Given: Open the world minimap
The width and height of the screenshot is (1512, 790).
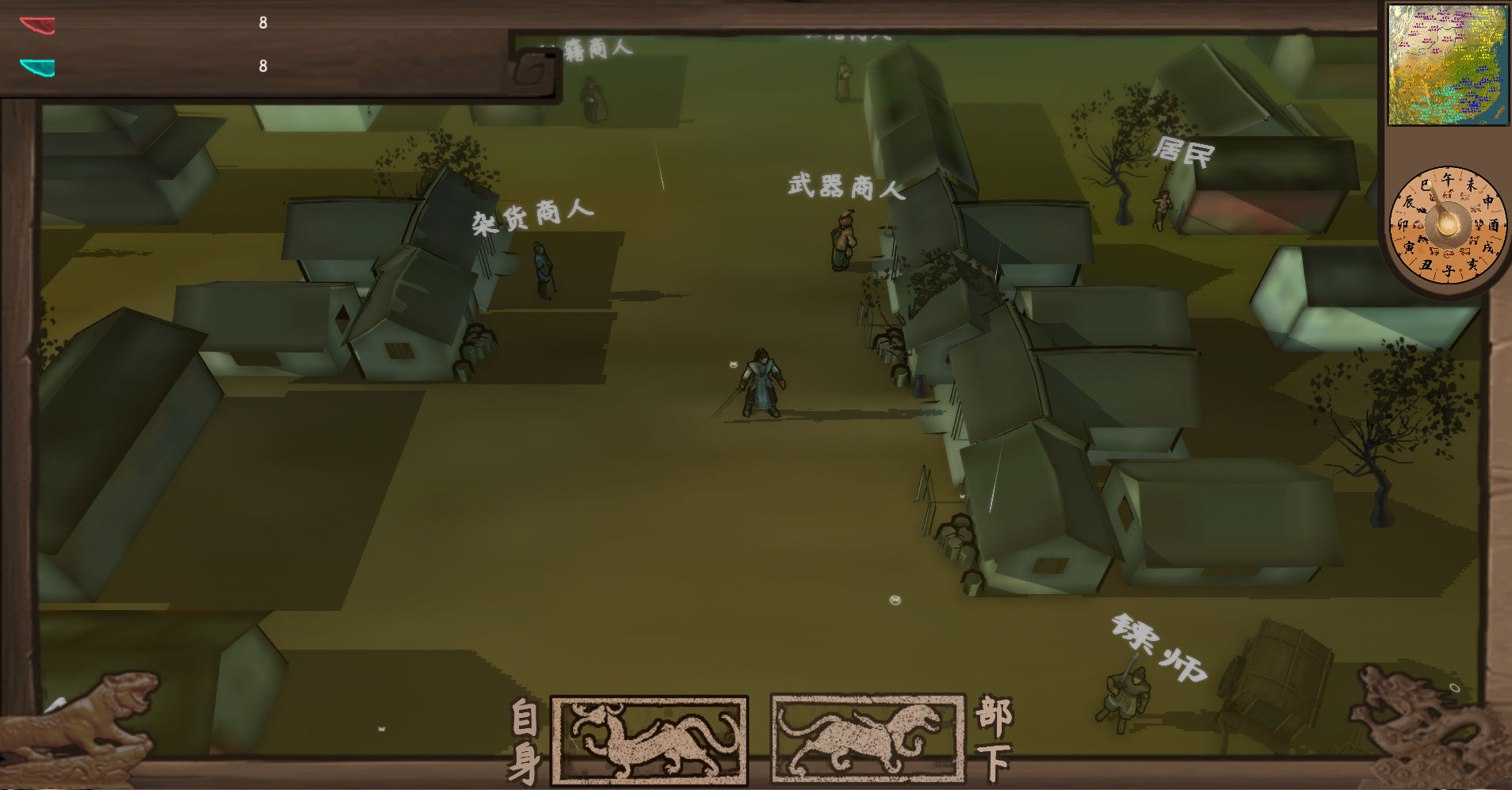Looking at the screenshot, I should 1447,64.
